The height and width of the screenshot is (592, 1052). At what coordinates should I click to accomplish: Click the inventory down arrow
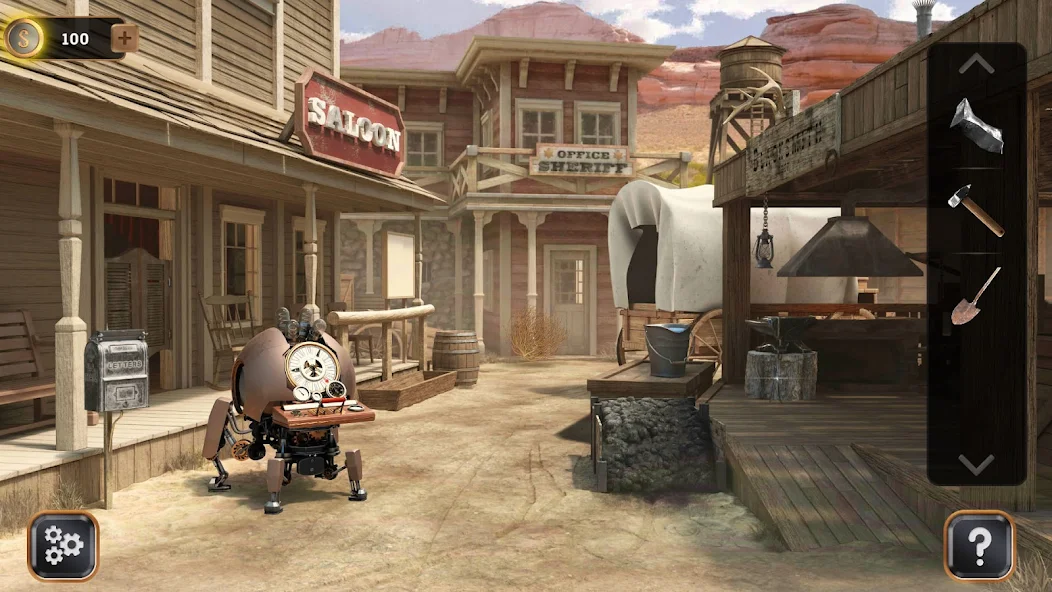[x=976, y=463]
